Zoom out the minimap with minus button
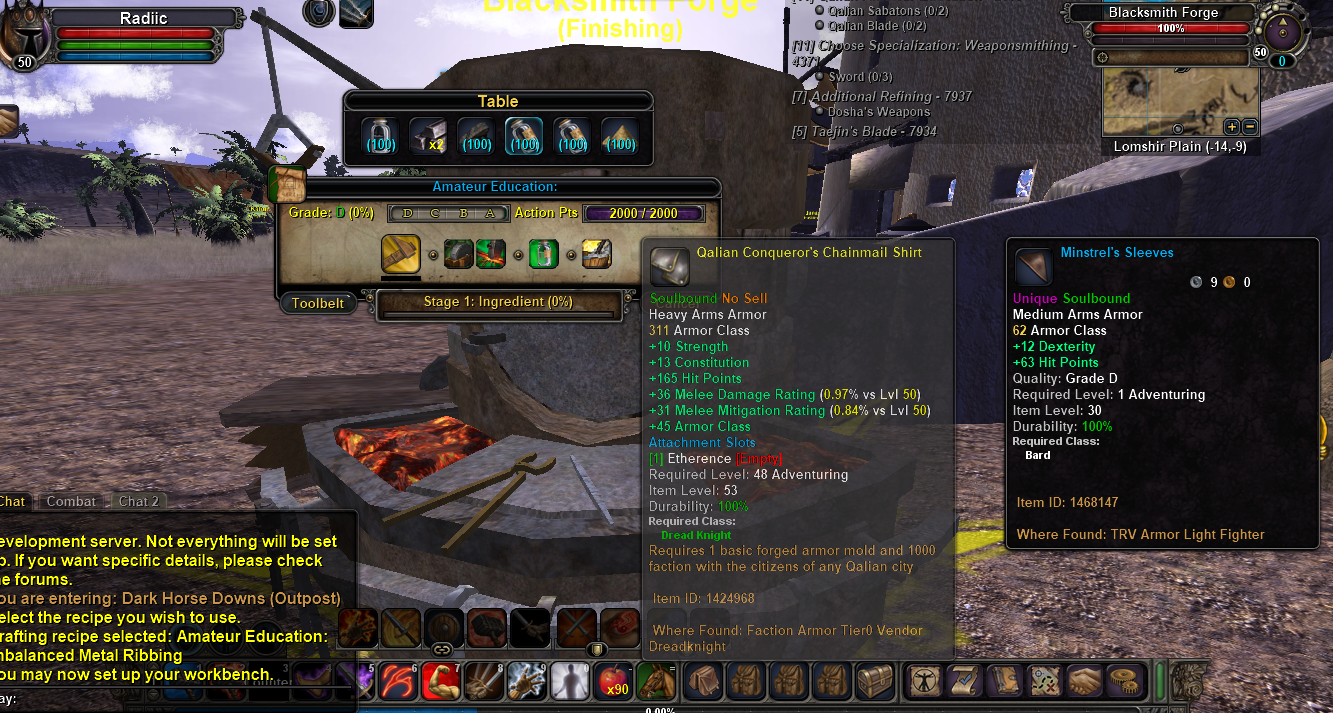The width and height of the screenshot is (1333, 713). [x=1249, y=127]
